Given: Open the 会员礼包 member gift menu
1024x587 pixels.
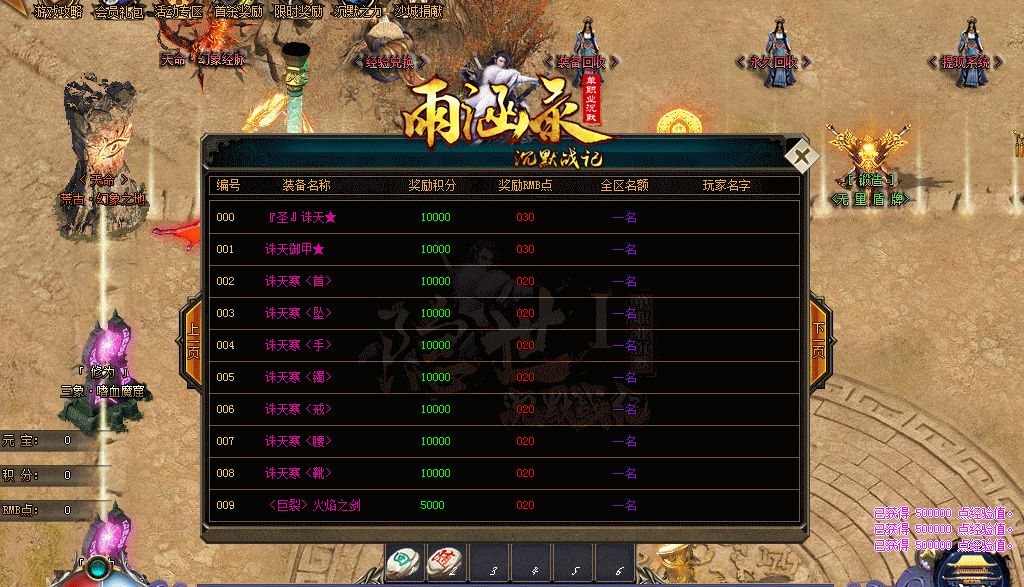Looking at the screenshot, I should point(118,12).
